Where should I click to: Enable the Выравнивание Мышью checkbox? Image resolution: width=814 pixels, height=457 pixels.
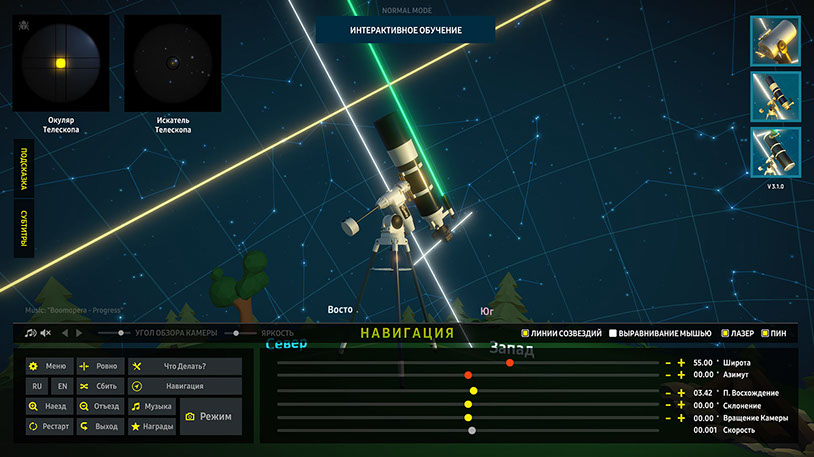pyautogui.click(x=612, y=333)
